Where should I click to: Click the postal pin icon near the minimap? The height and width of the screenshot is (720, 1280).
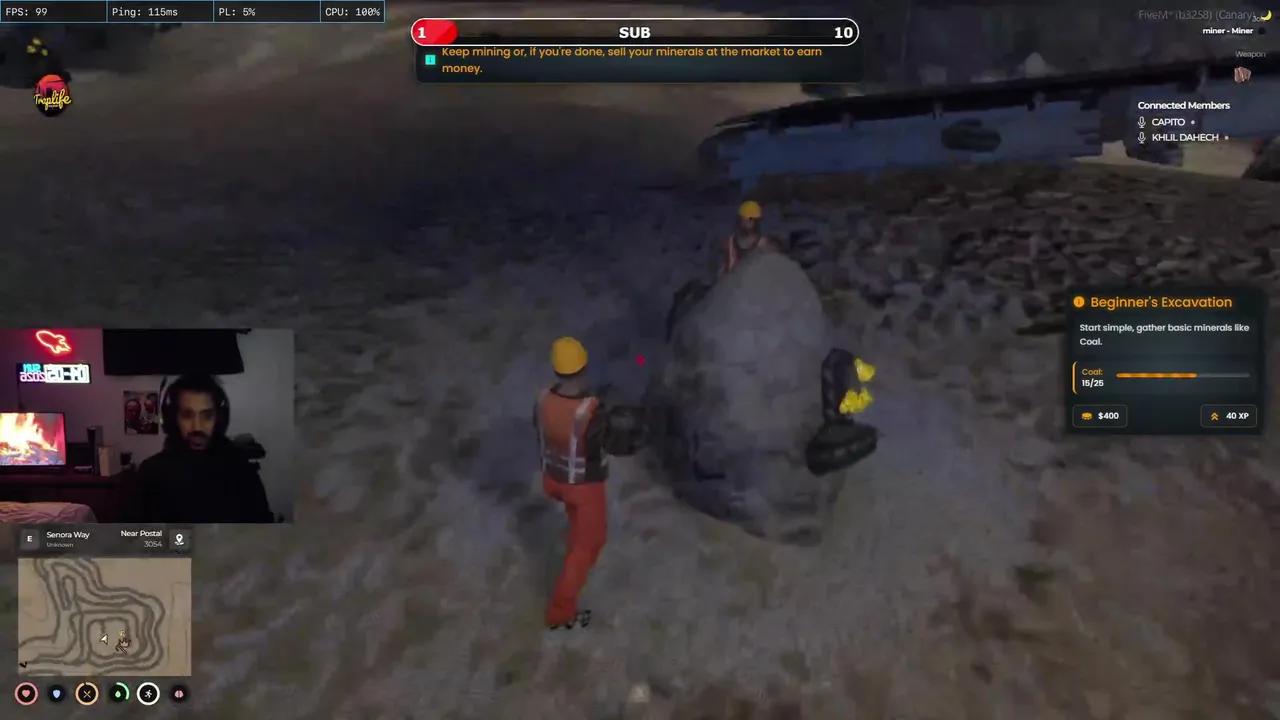(179, 539)
